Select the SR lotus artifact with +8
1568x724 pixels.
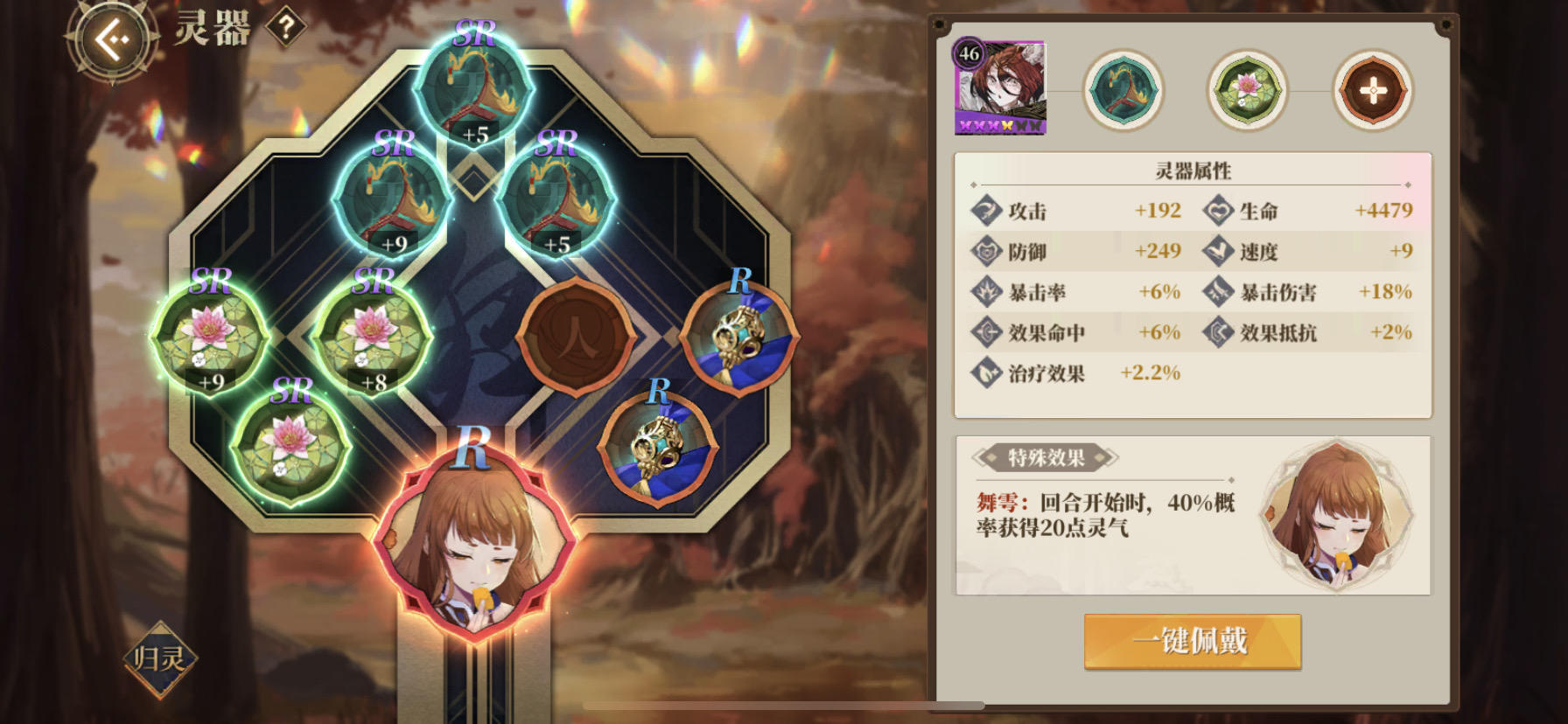coord(373,337)
